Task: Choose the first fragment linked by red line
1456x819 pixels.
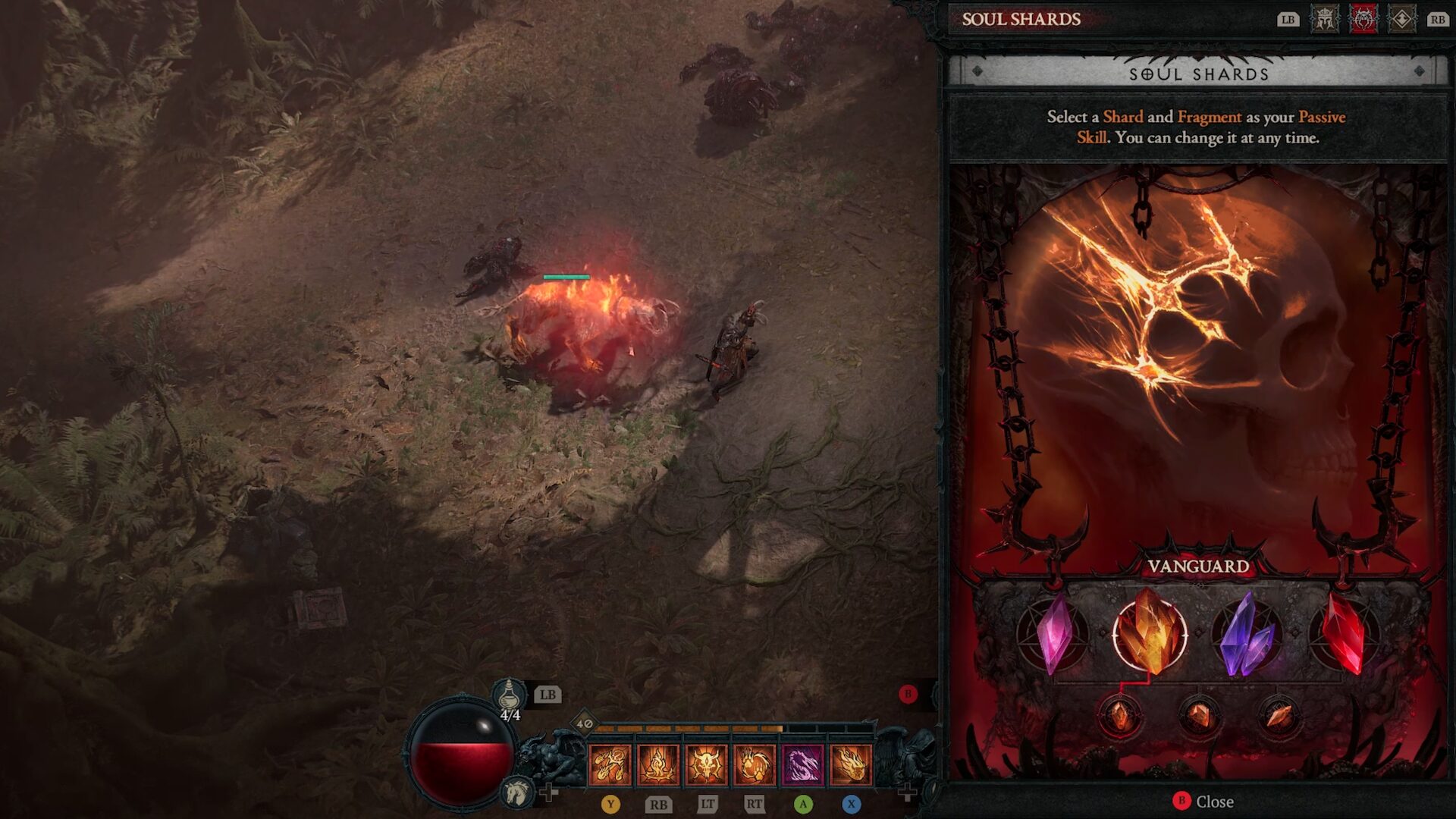Action: tap(1120, 715)
